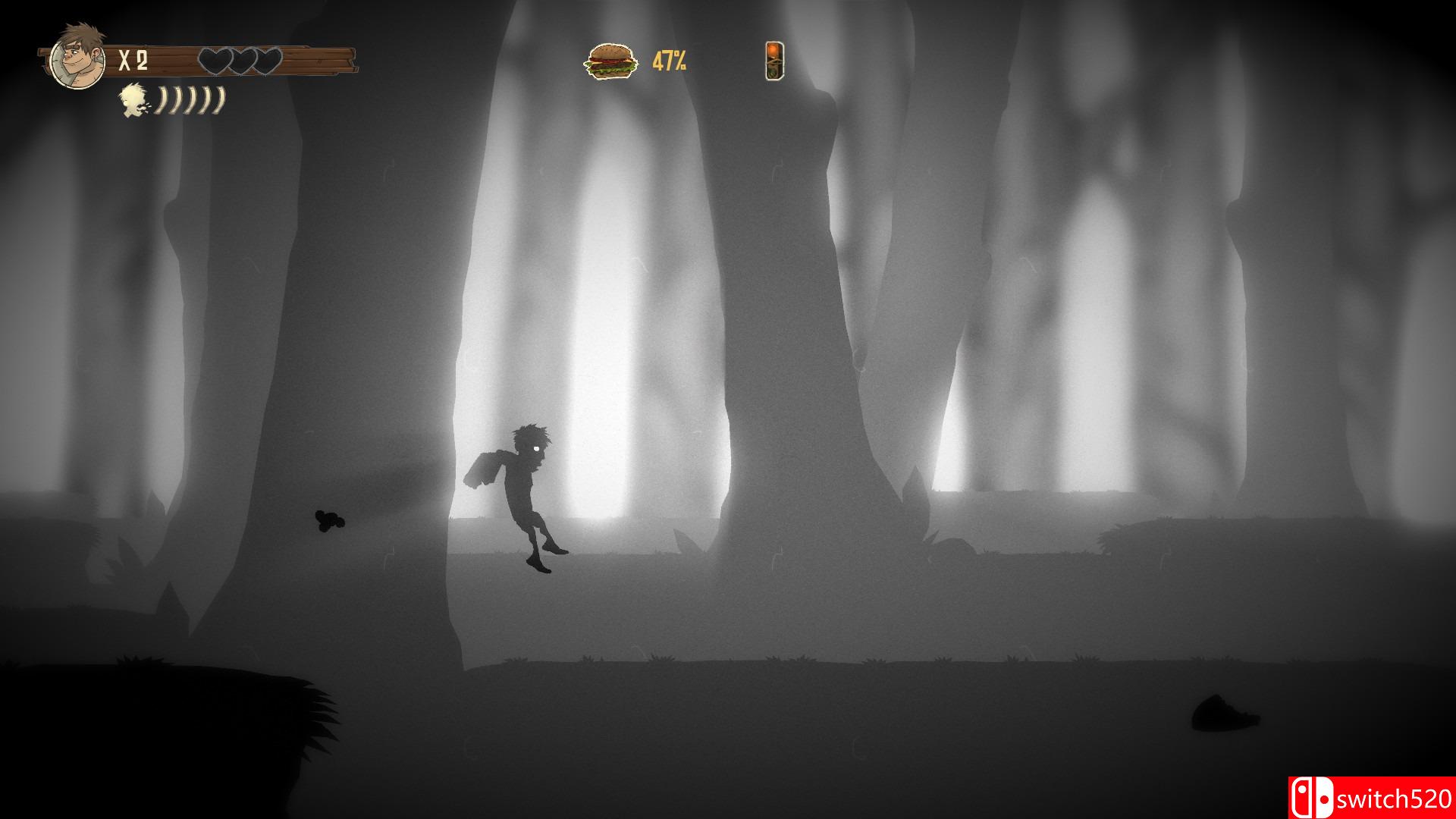Click the totem collectible icon

point(774,61)
